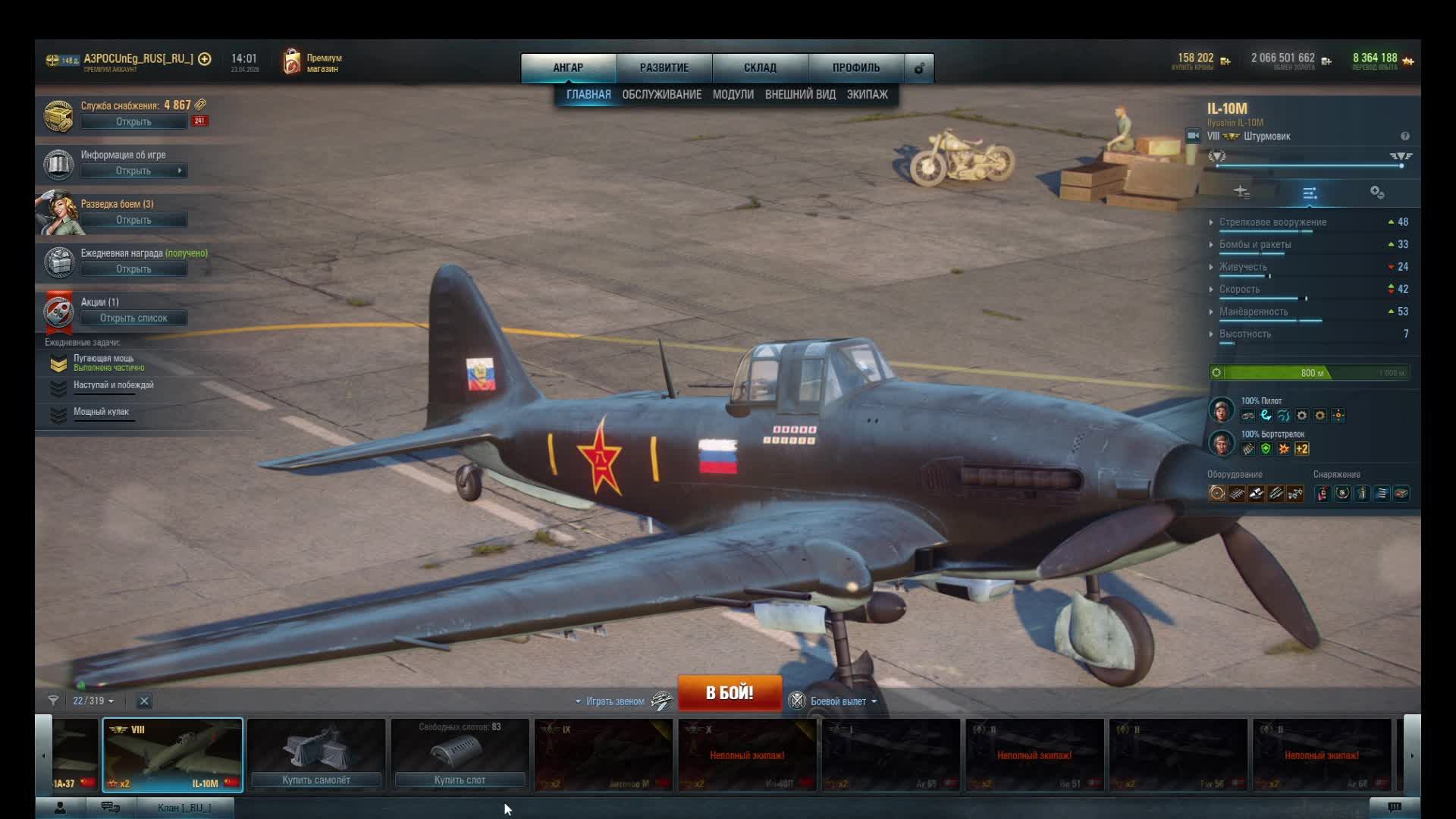Open the Разведка боем panel
The image size is (1456, 819).
click(133, 220)
